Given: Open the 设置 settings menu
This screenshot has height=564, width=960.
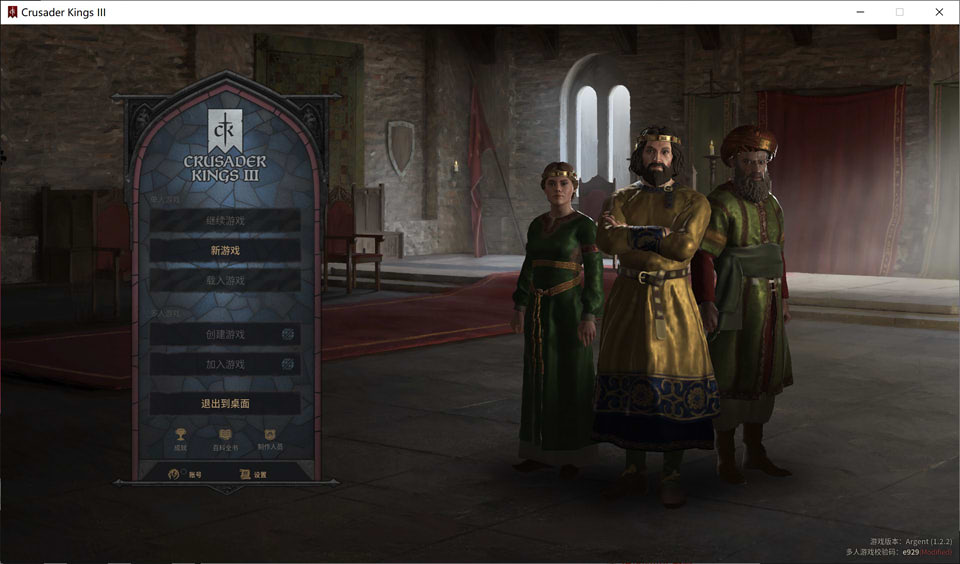Looking at the screenshot, I should point(254,474).
